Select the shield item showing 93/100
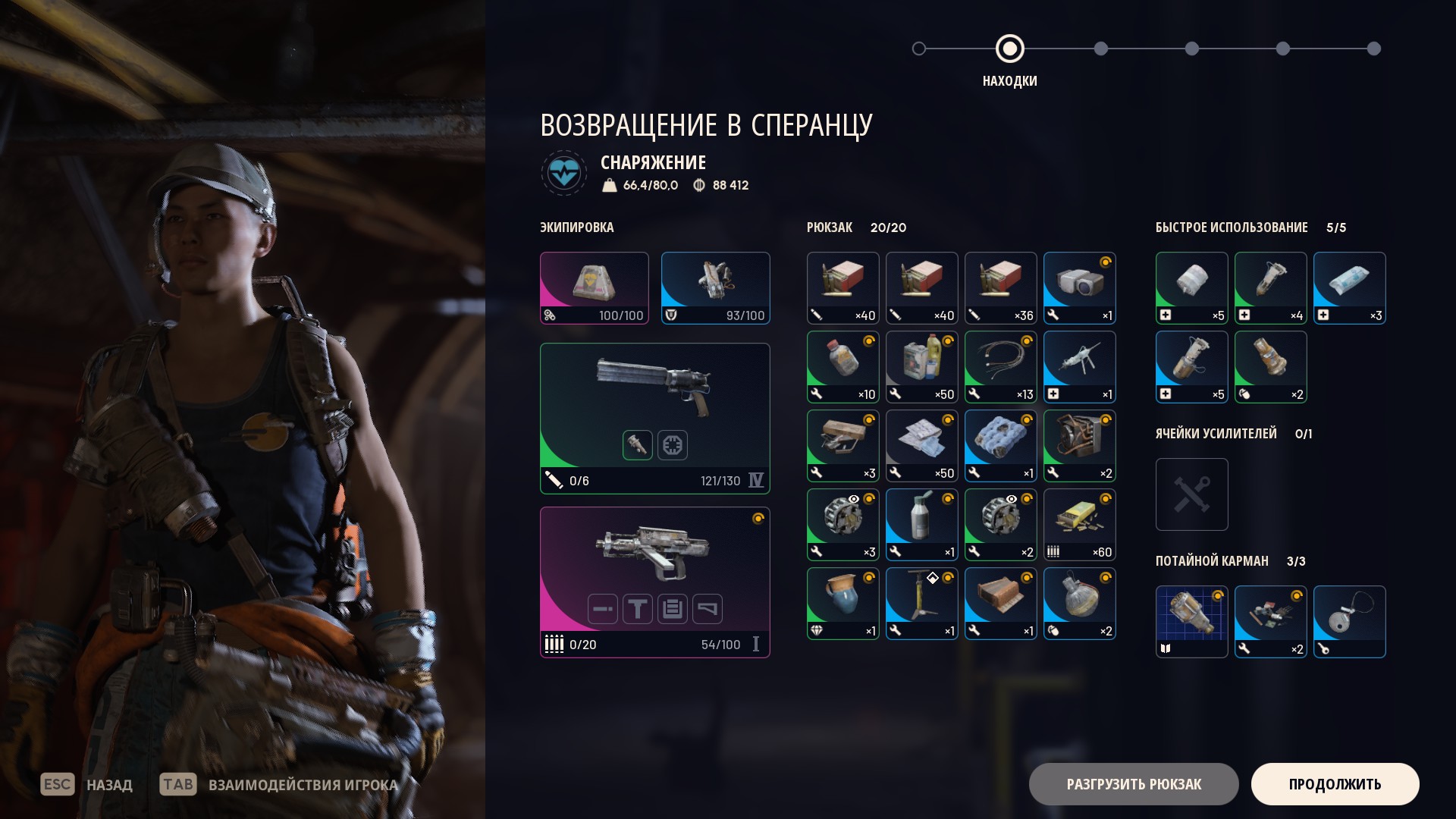Viewport: 1456px width, 819px height. tap(715, 288)
